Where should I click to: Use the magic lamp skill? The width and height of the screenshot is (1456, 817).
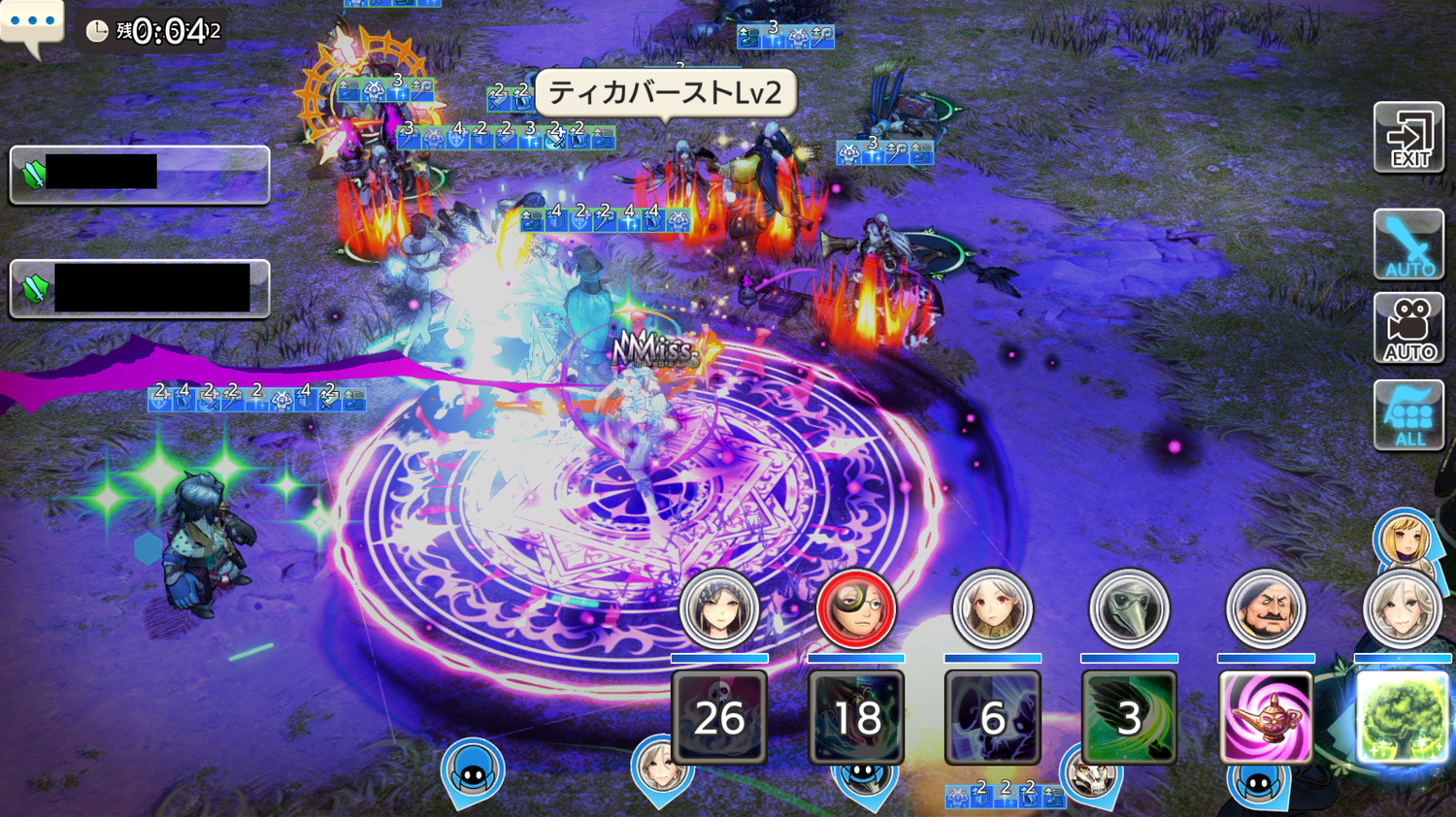1266,717
